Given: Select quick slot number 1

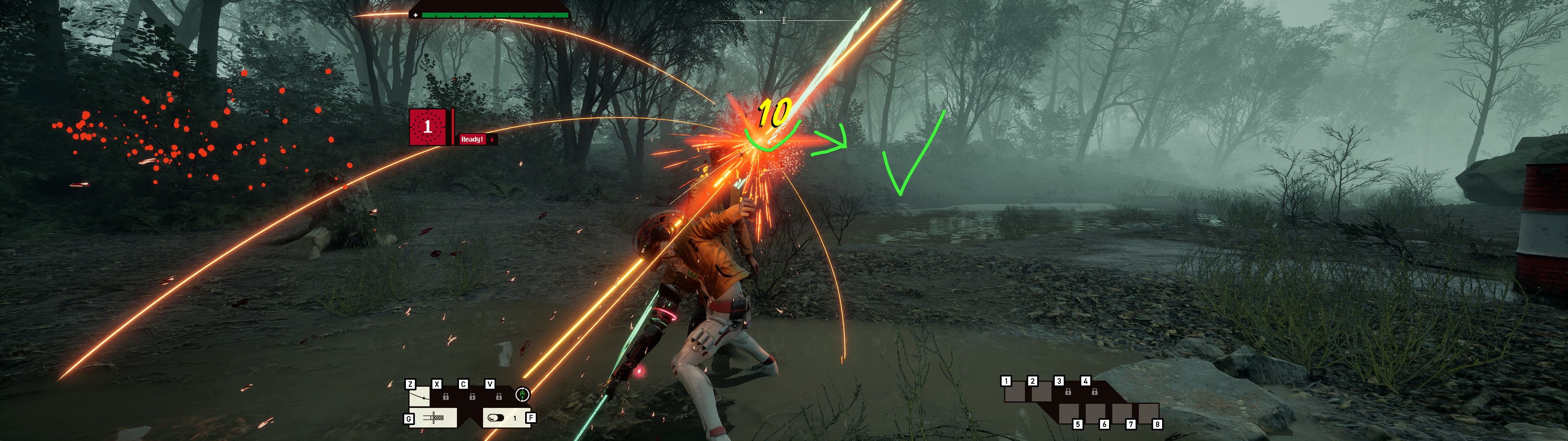Looking at the screenshot, I should (1015, 392).
